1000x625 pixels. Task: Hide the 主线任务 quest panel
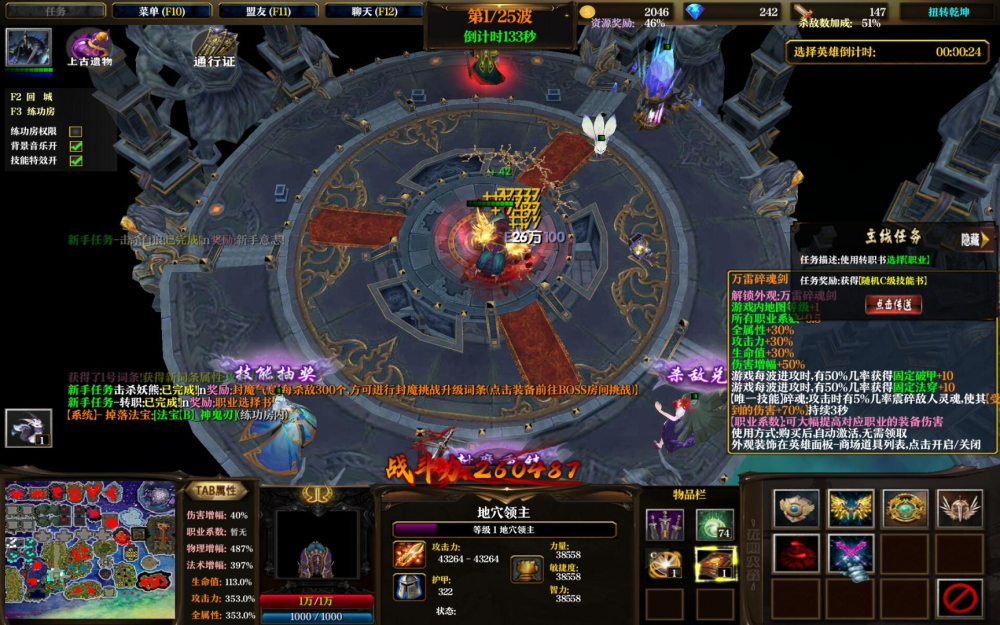pos(974,240)
